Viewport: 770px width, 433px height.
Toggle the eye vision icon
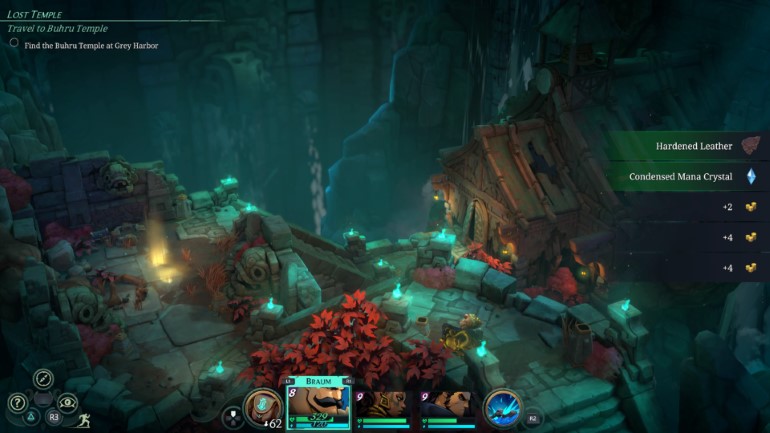(x=70, y=403)
